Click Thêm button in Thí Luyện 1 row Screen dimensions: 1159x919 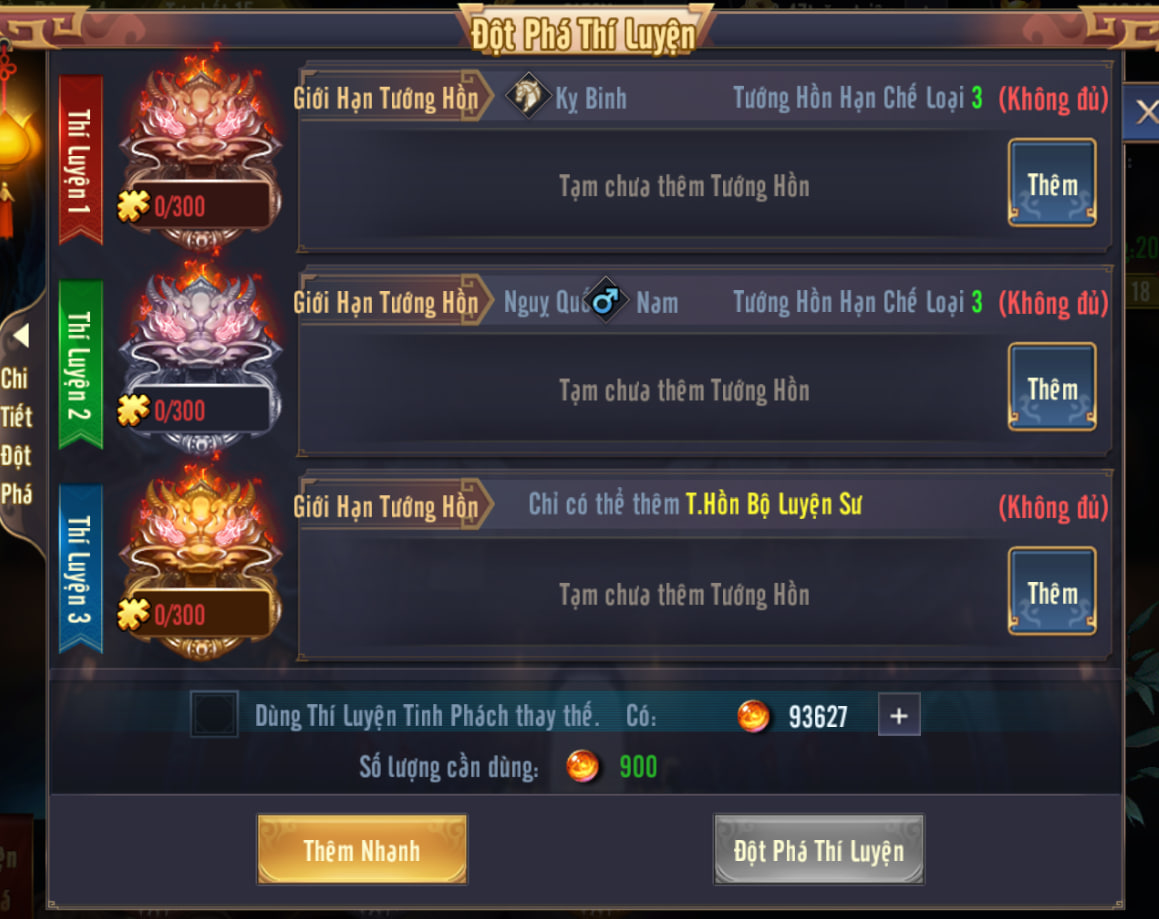point(1051,183)
